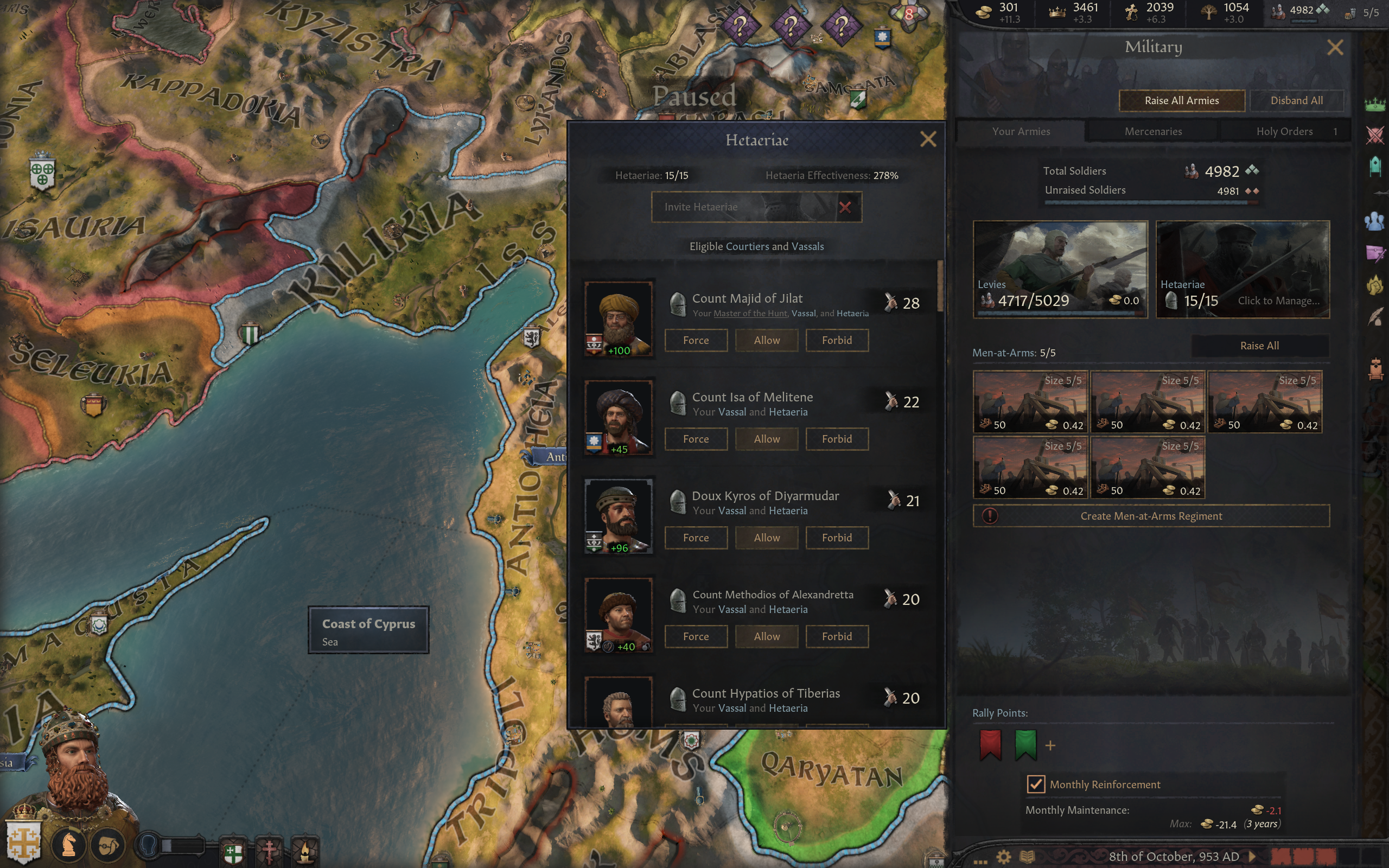This screenshot has height=868, width=1389.
Task: Raise All Men-at-Arms
Action: point(1259,346)
